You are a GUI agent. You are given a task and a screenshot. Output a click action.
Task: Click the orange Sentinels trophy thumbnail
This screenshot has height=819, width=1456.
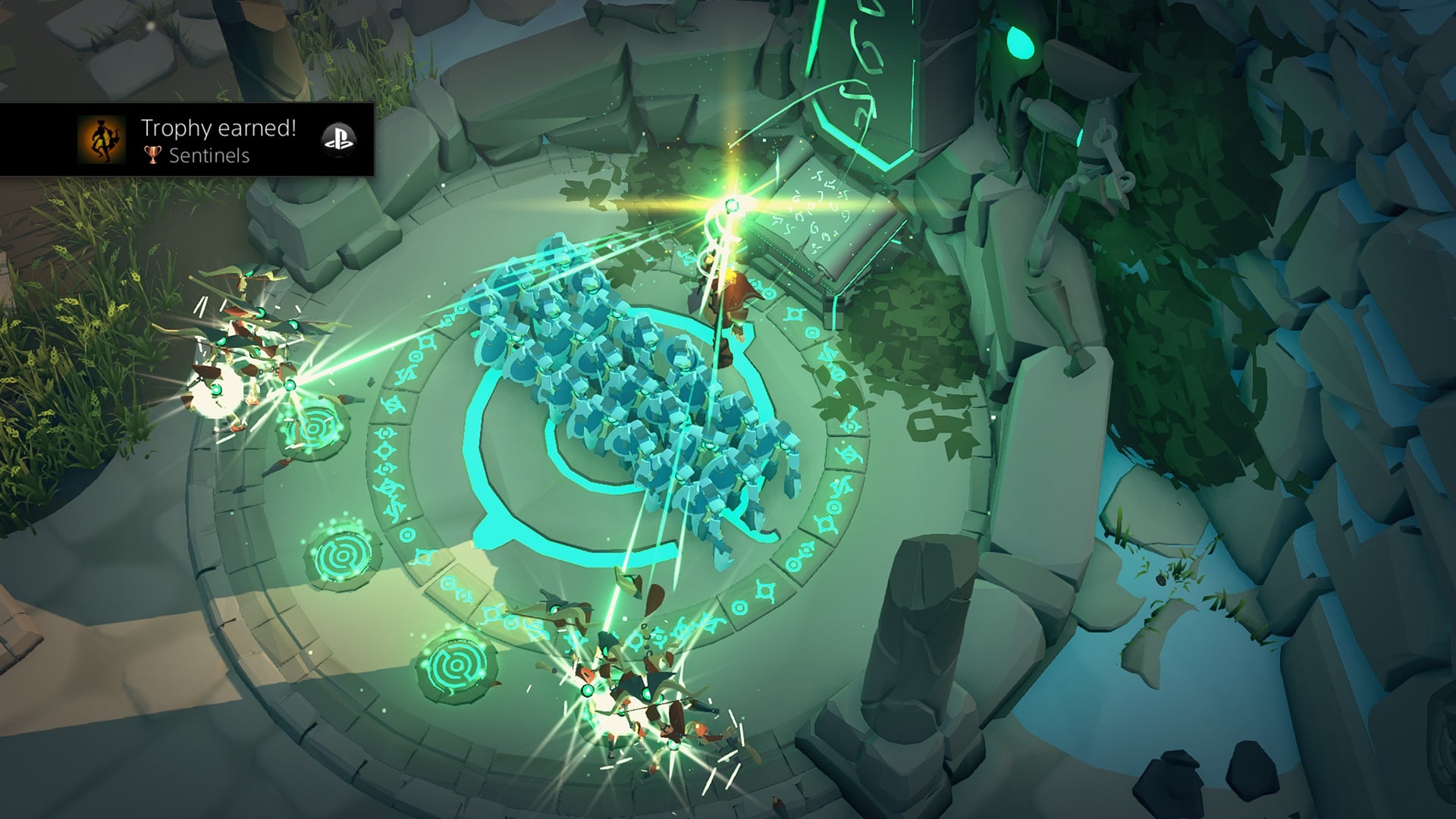pyautogui.click(x=102, y=140)
